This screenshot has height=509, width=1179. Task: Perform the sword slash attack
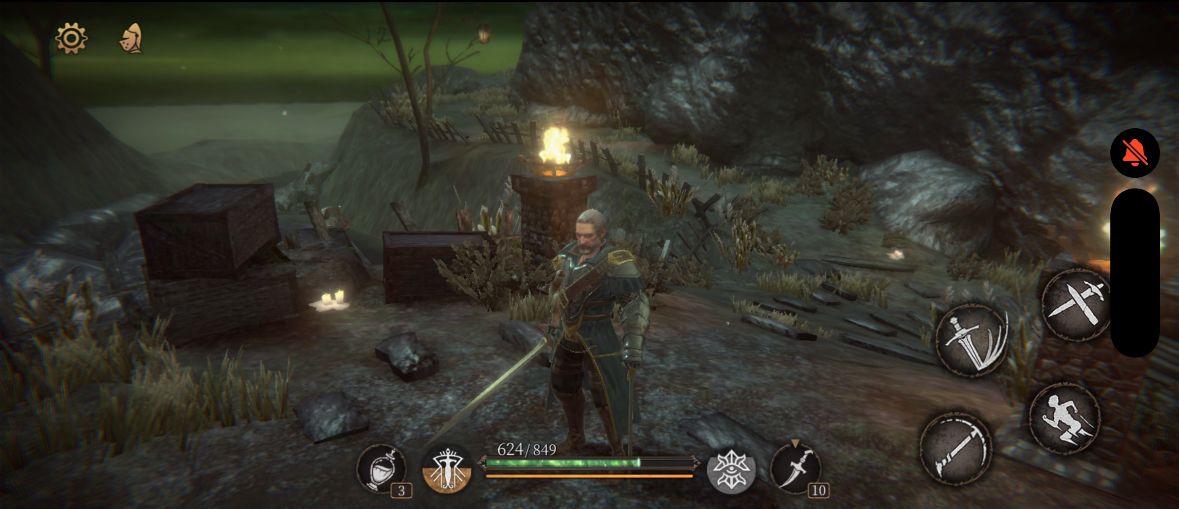pyautogui.click(x=971, y=340)
